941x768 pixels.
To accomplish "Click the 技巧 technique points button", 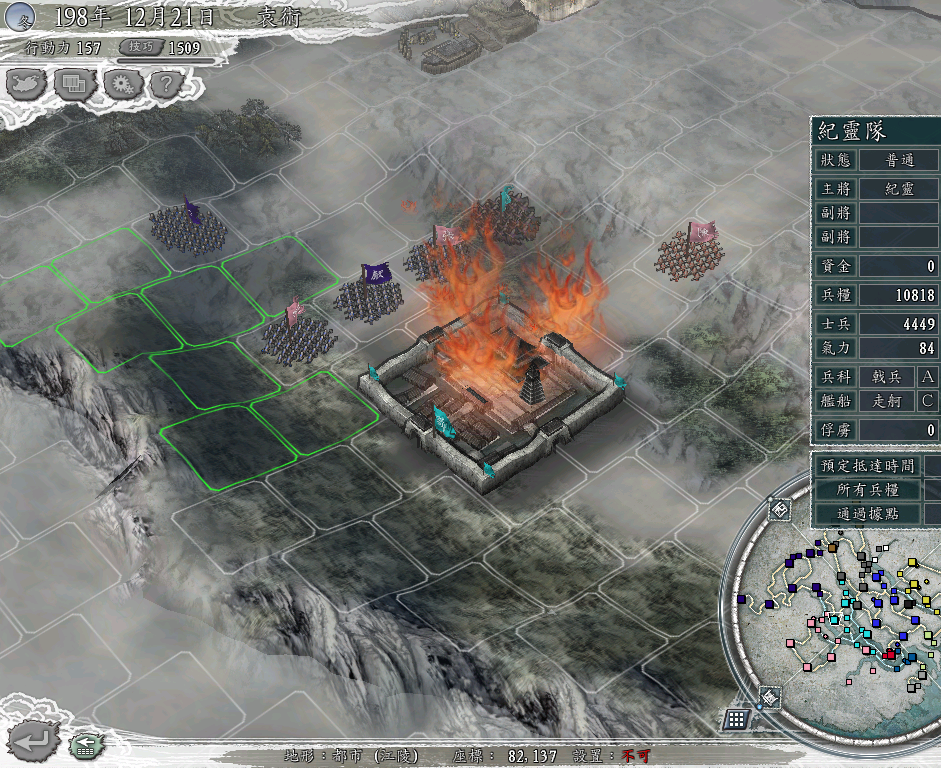I will pyautogui.click(x=140, y=47).
